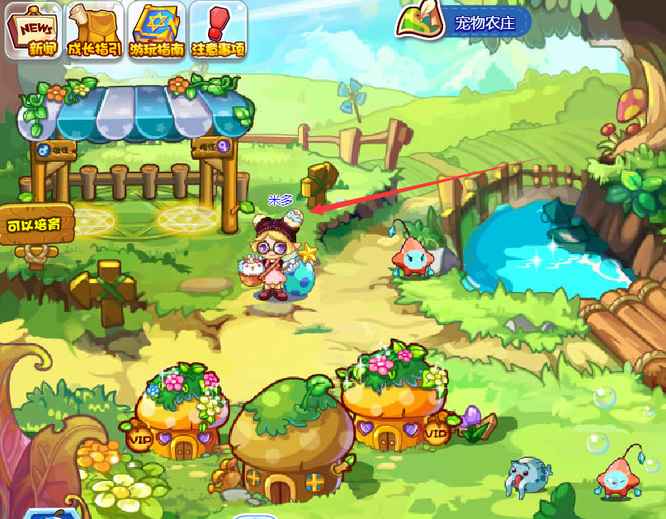The width and height of the screenshot is (666, 519).
Task: Open the 成长指引 growth guide
Action: pos(95,30)
